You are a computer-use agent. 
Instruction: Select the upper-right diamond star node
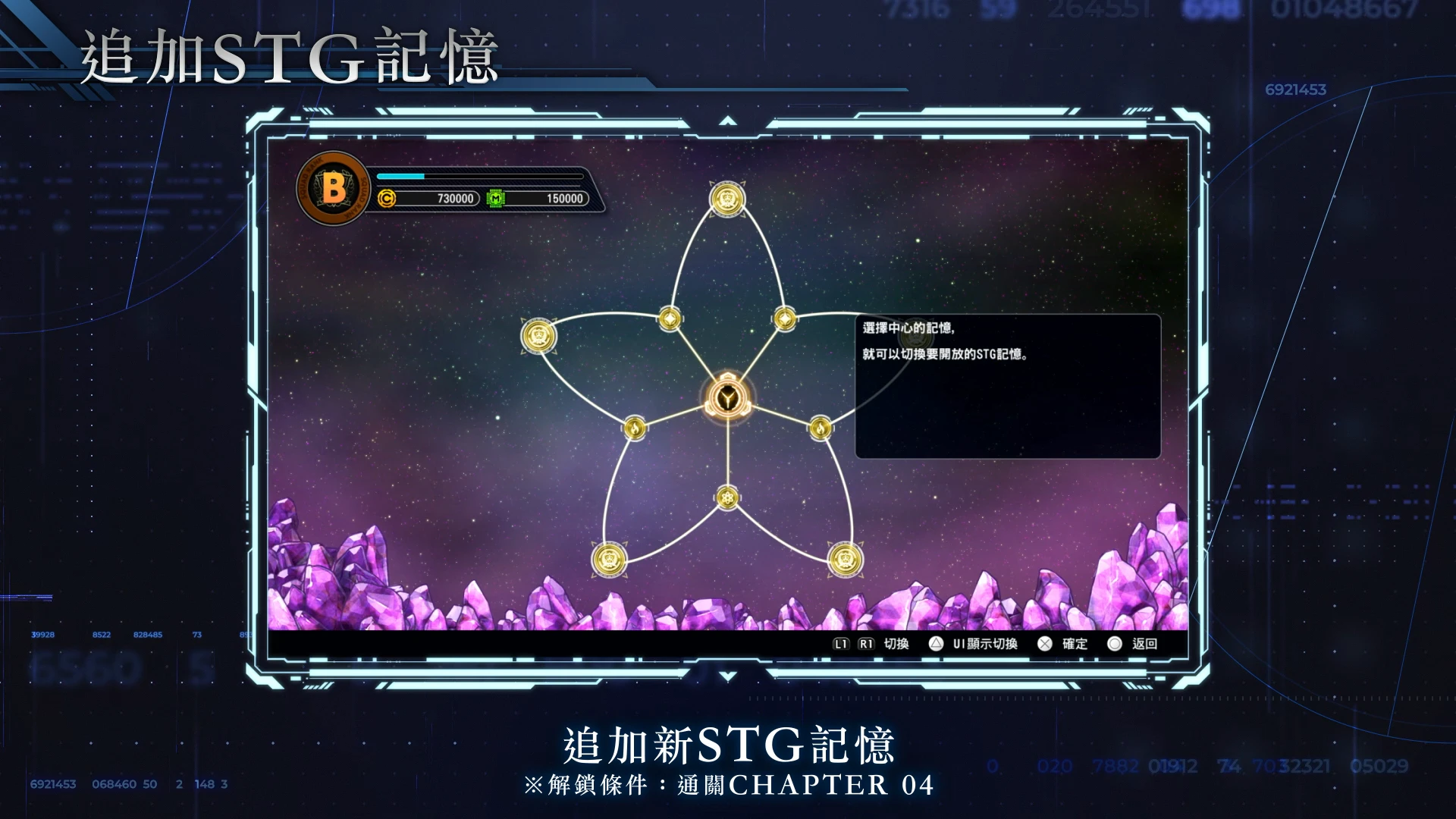click(786, 319)
